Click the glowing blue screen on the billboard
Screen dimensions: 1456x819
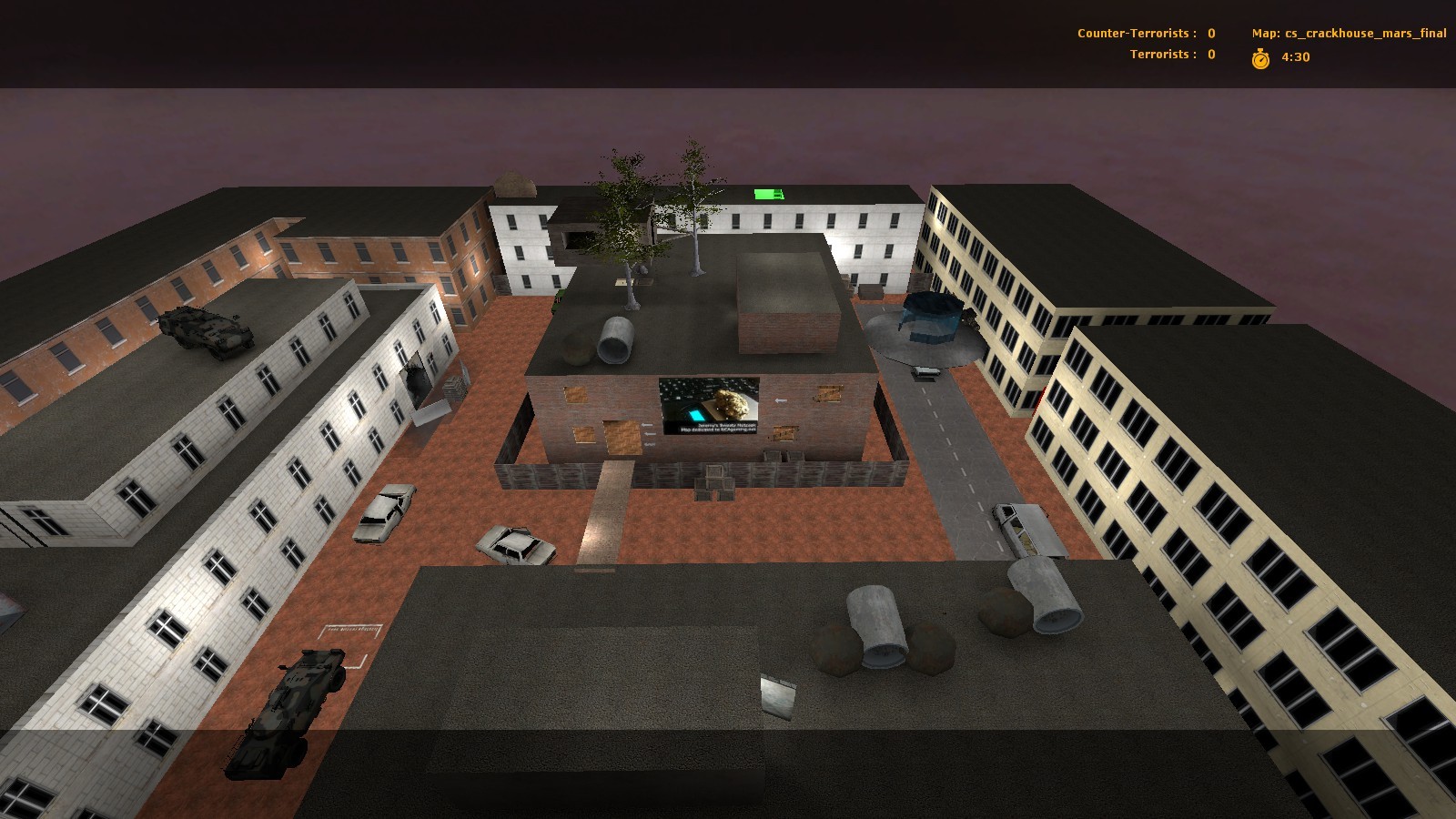coord(696,414)
